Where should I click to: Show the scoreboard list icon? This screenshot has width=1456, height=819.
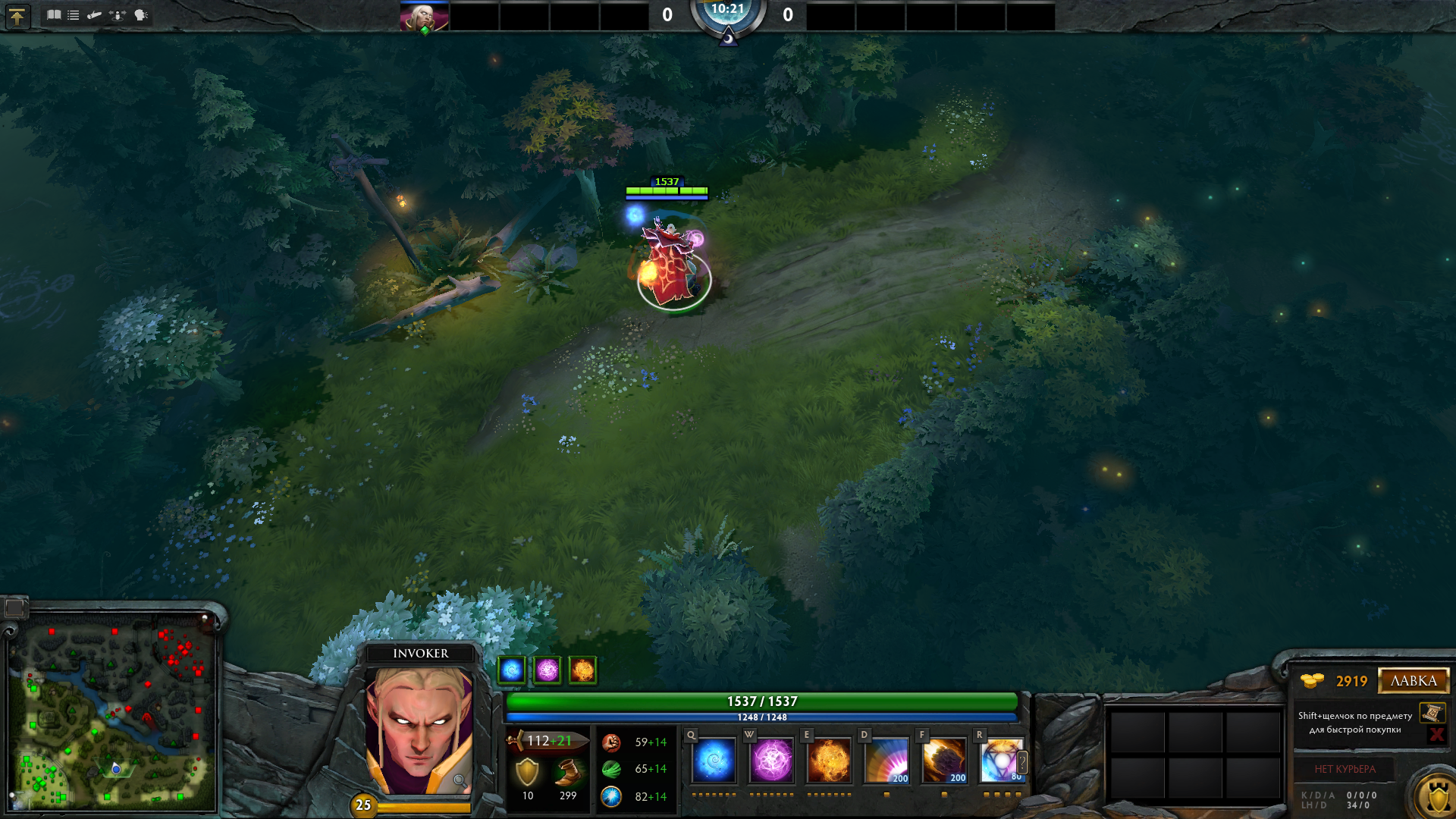tap(74, 14)
